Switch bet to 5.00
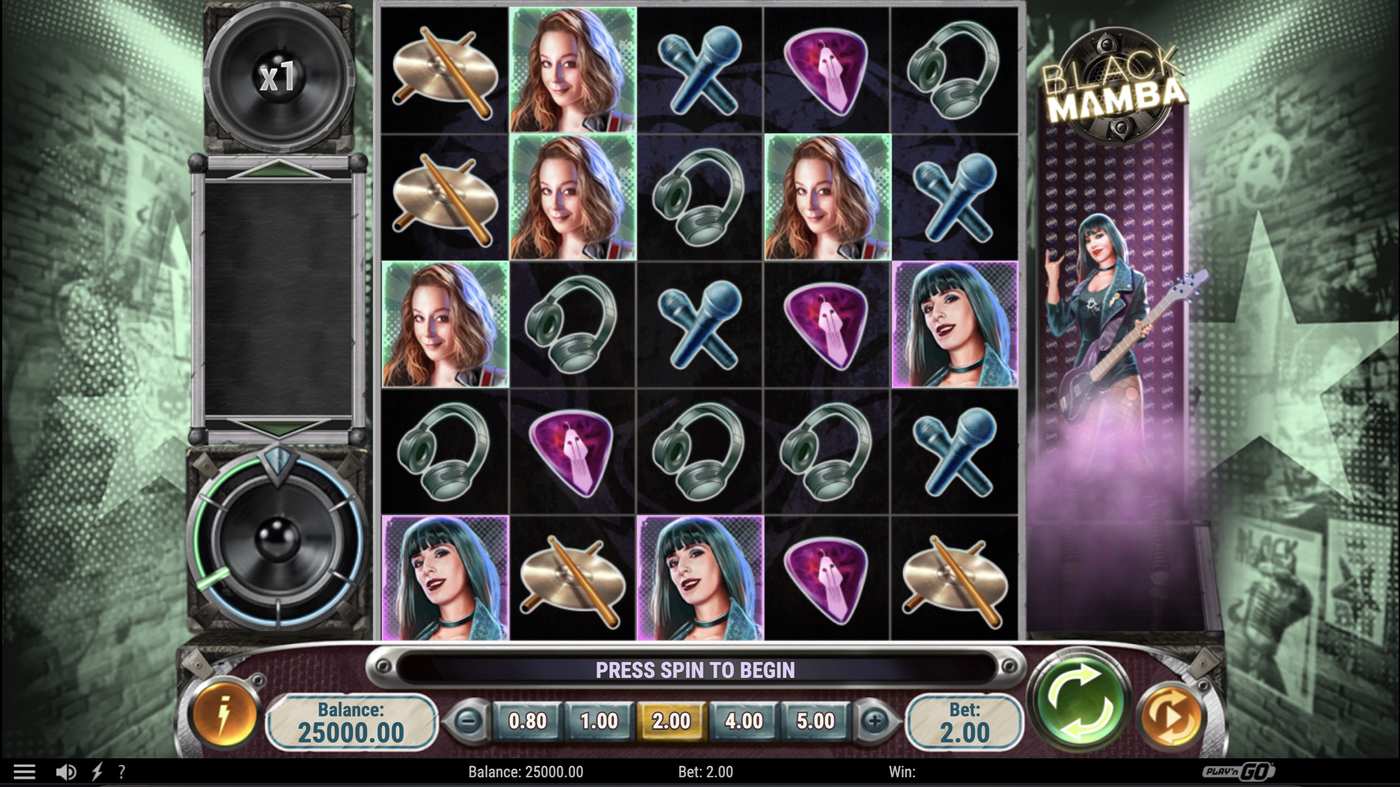 [815, 720]
